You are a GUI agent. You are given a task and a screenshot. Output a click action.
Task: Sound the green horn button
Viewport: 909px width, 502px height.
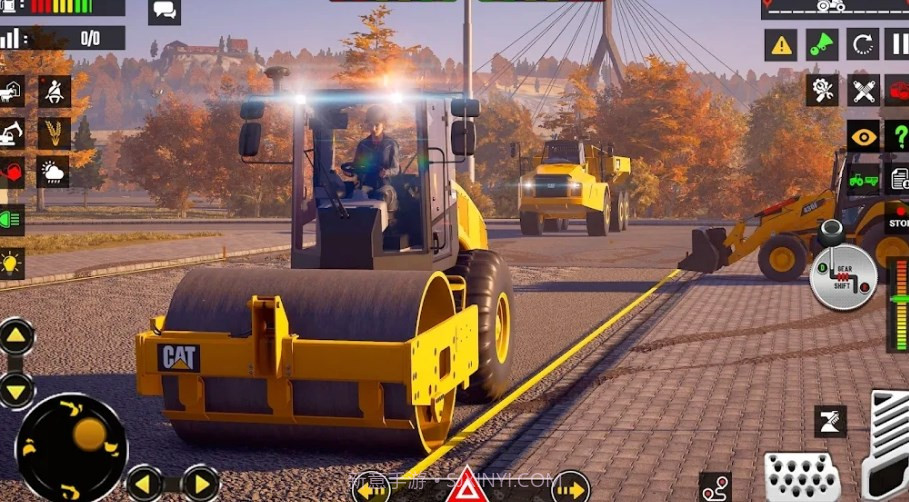(822, 45)
